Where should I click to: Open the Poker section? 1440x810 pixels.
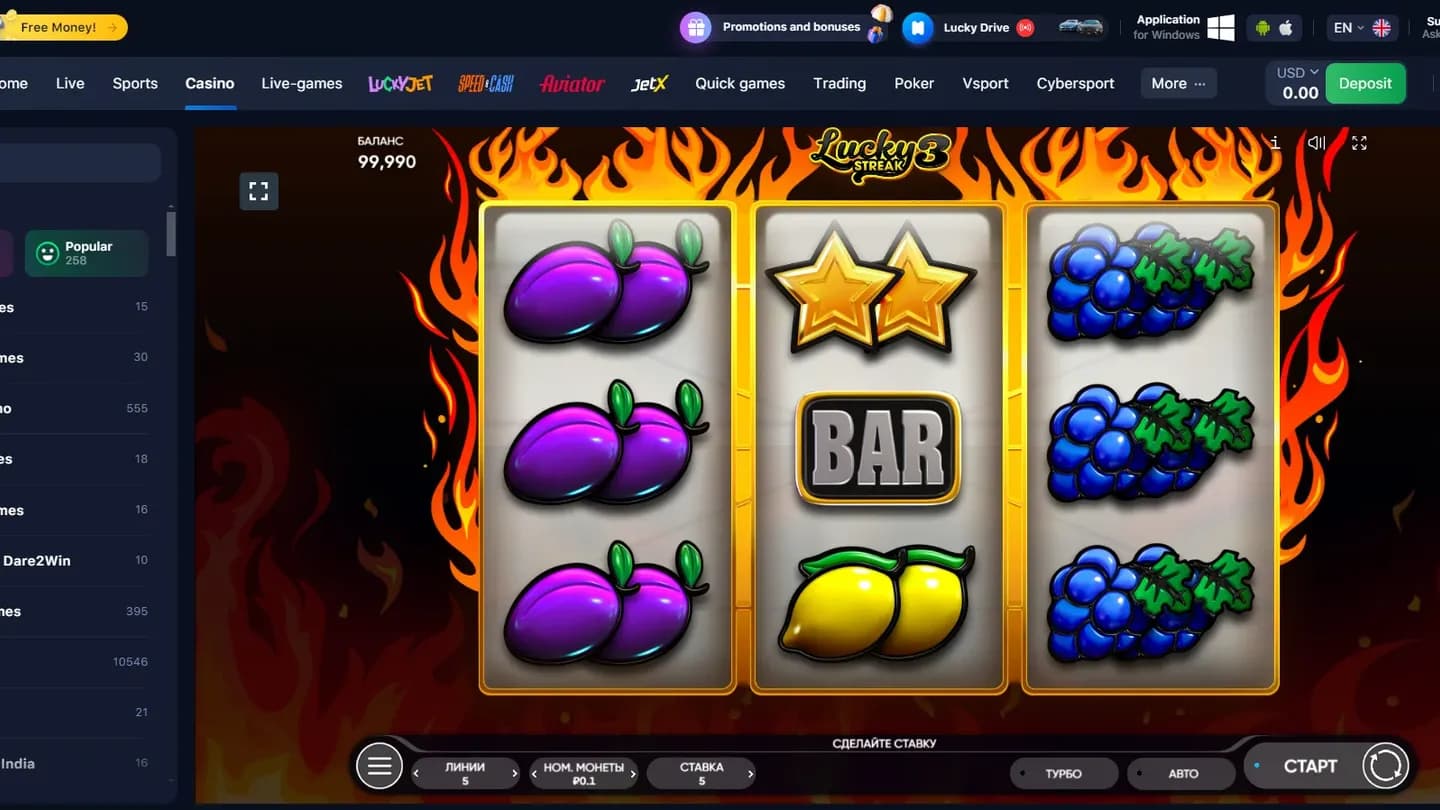click(x=913, y=84)
